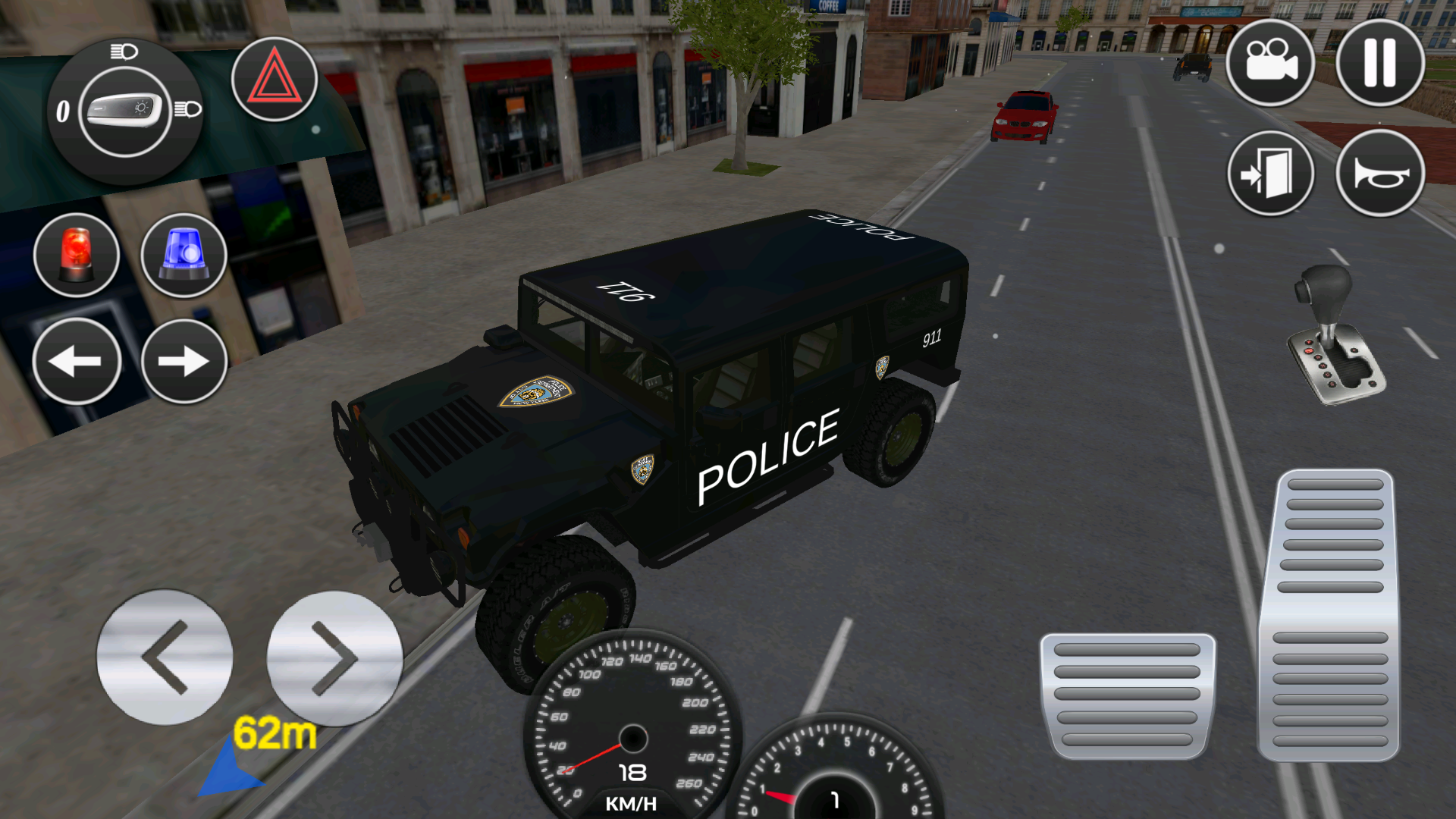The image size is (1456, 819).
Task: Exit the vehicle using the door icon
Action: 1271,173
